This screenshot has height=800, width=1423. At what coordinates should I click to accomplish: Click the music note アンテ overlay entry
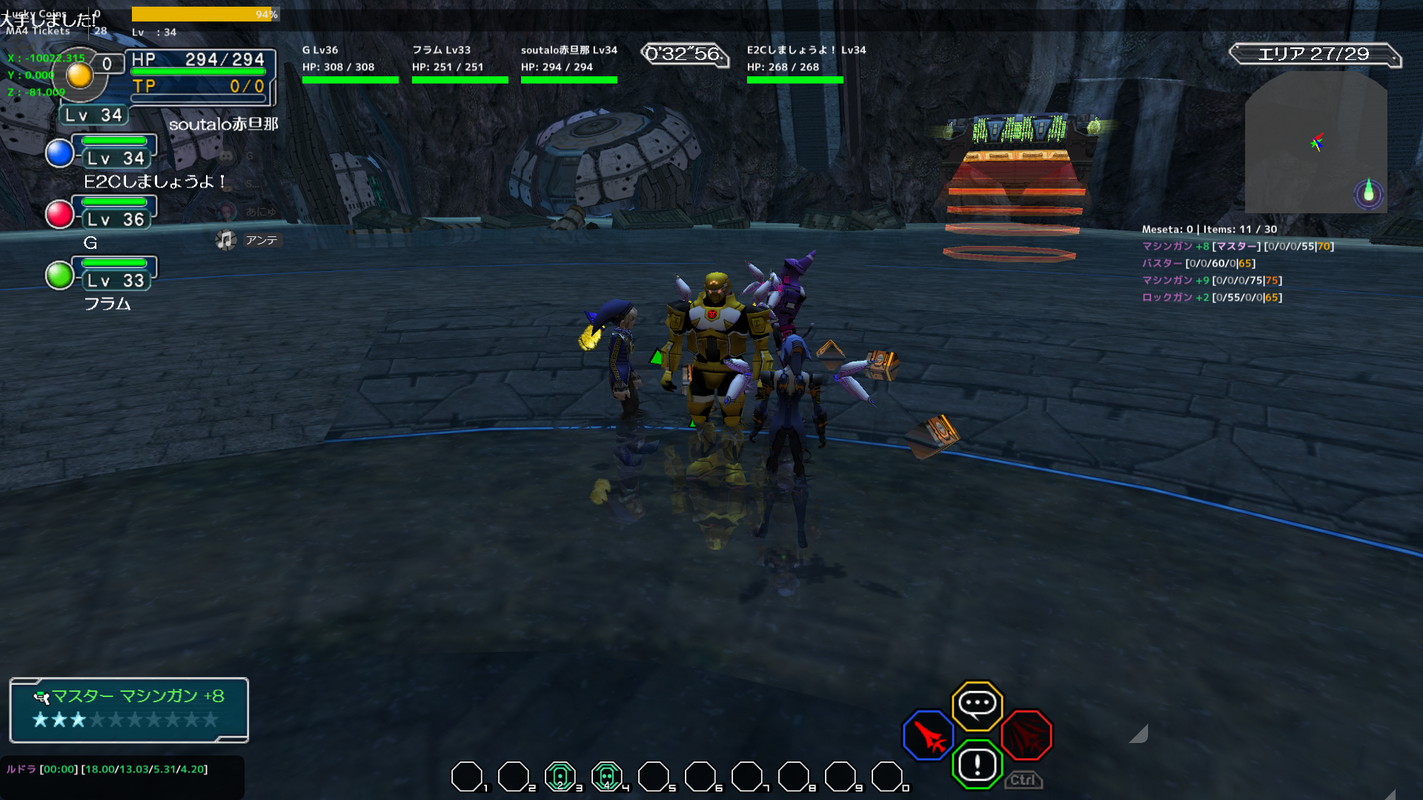250,240
